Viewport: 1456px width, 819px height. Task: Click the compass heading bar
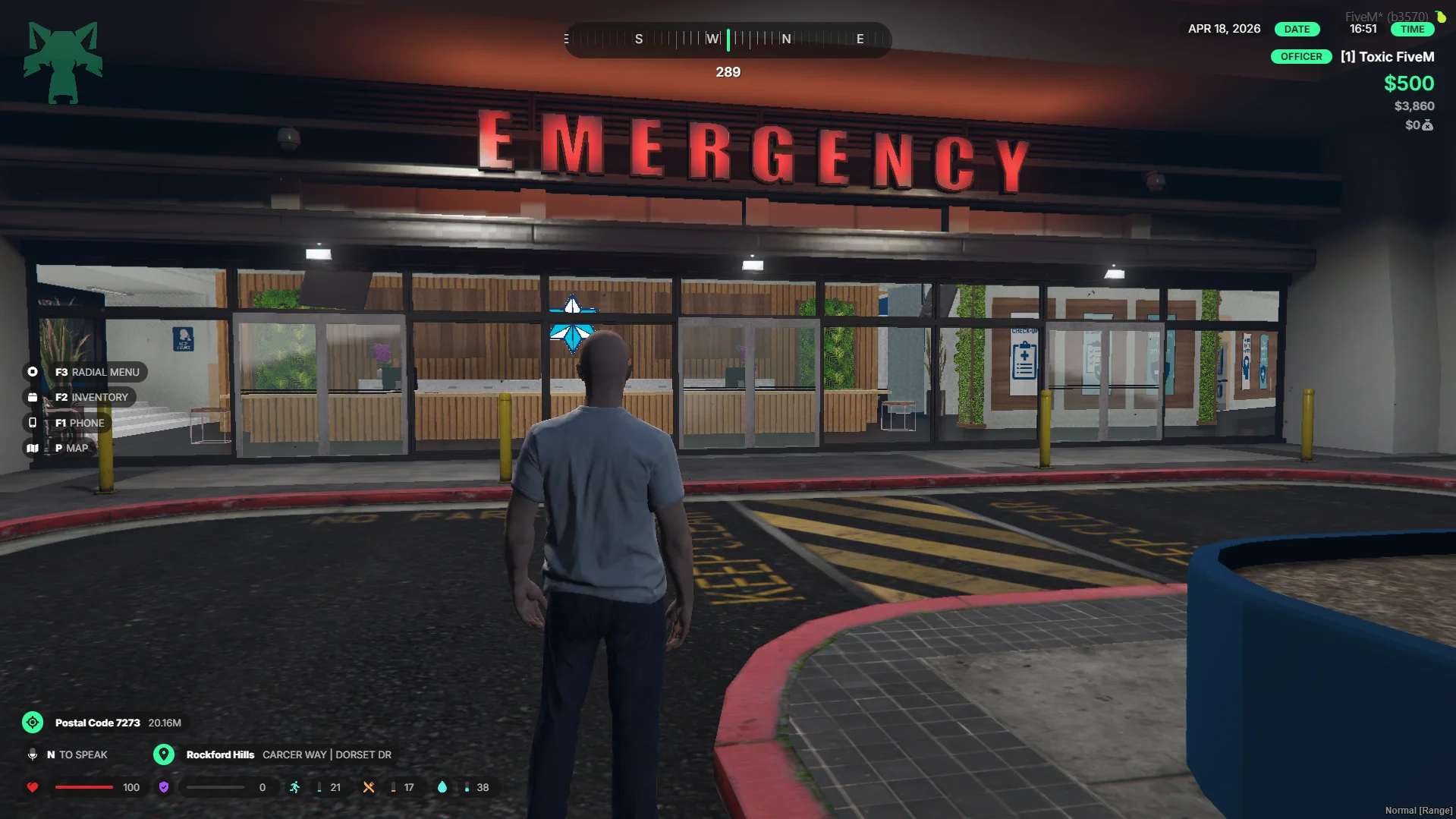tap(727, 39)
